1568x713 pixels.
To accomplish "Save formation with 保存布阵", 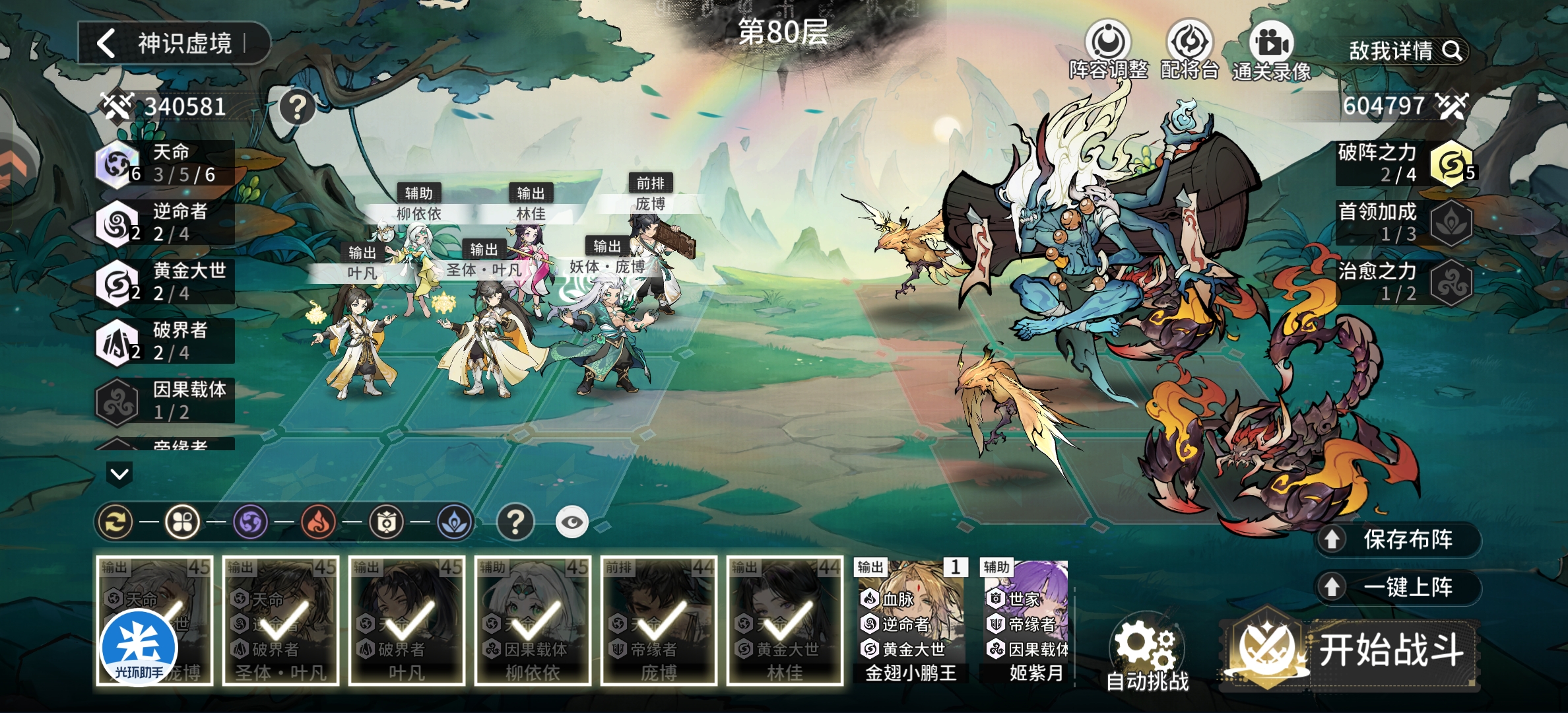I will point(1399,539).
